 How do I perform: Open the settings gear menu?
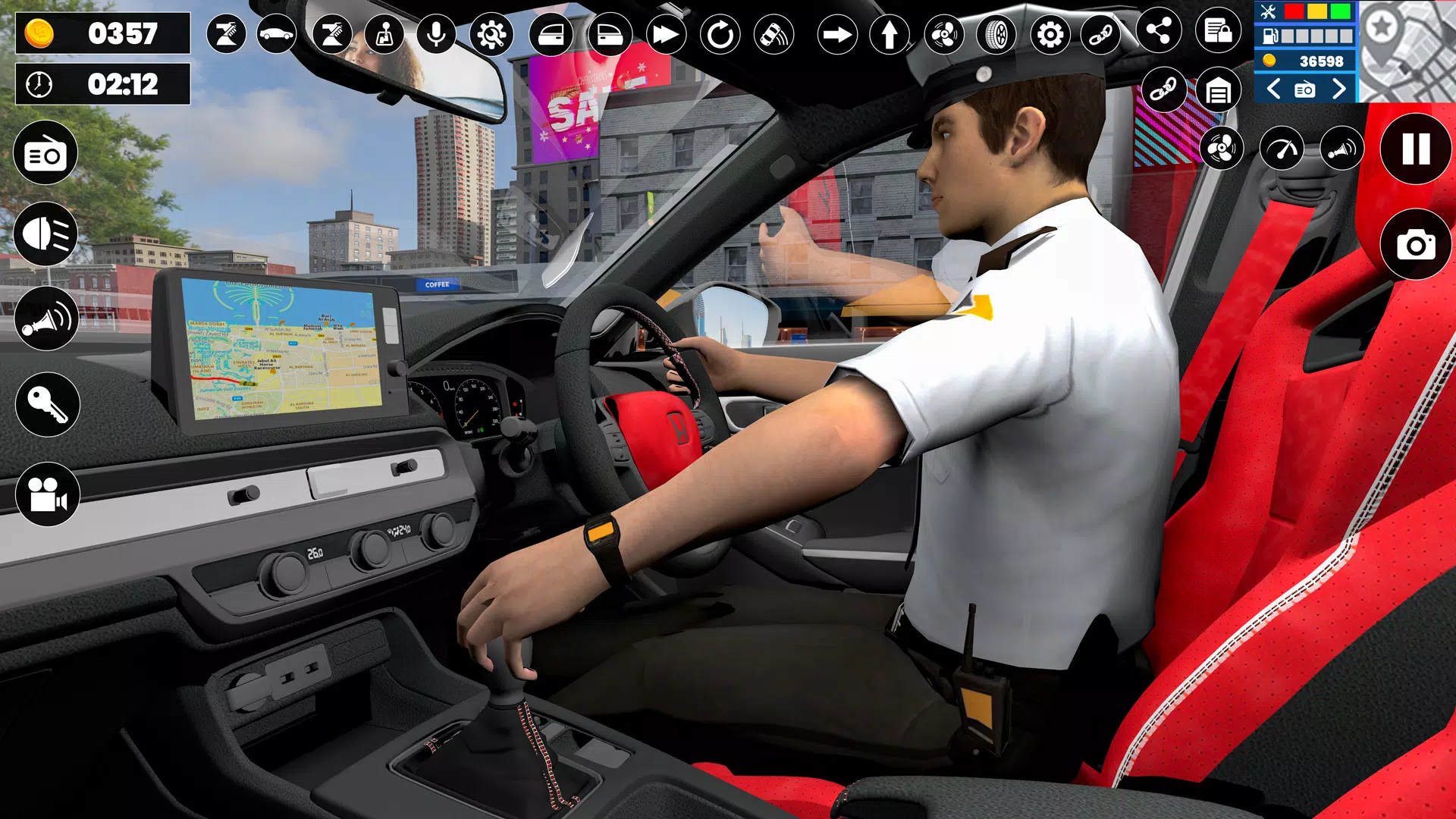(1050, 34)
